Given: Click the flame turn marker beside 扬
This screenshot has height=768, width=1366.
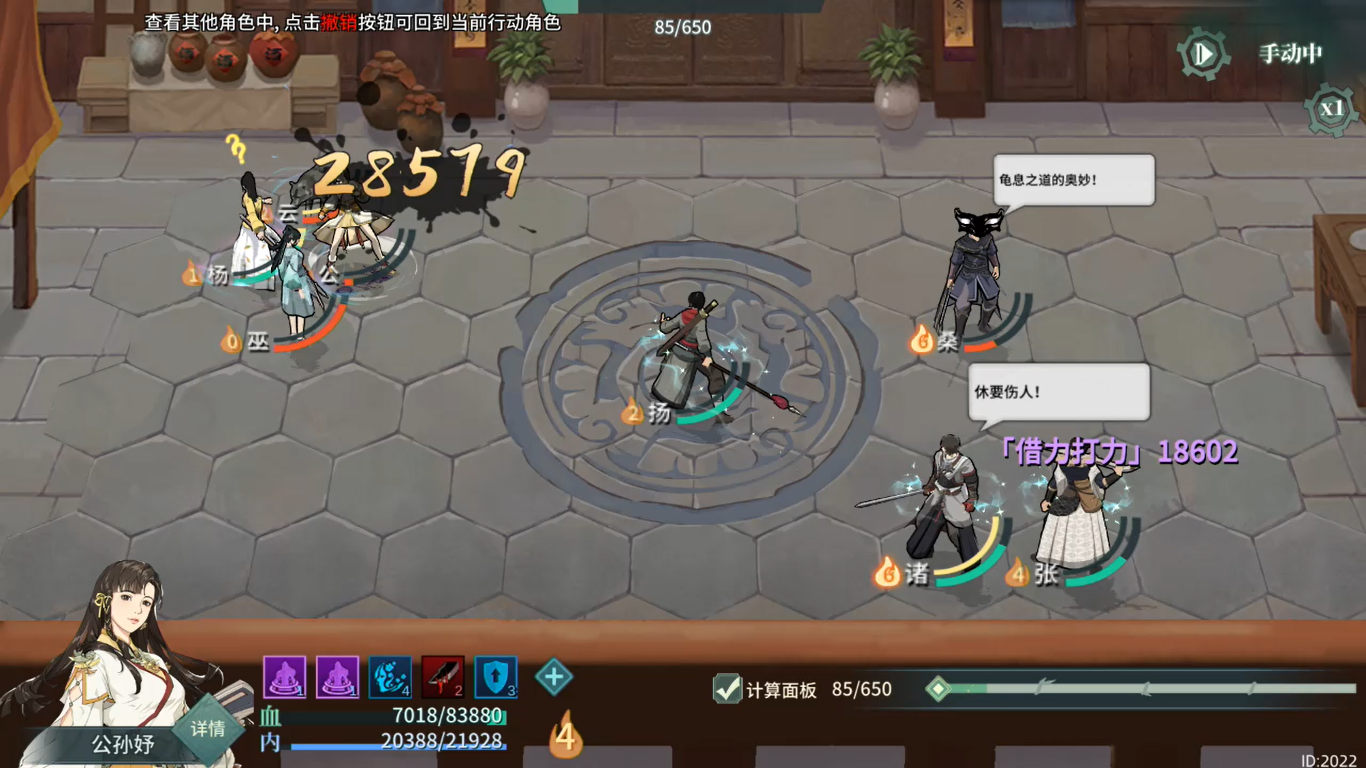Looking at the screenshot, I should tap(632, 412).
